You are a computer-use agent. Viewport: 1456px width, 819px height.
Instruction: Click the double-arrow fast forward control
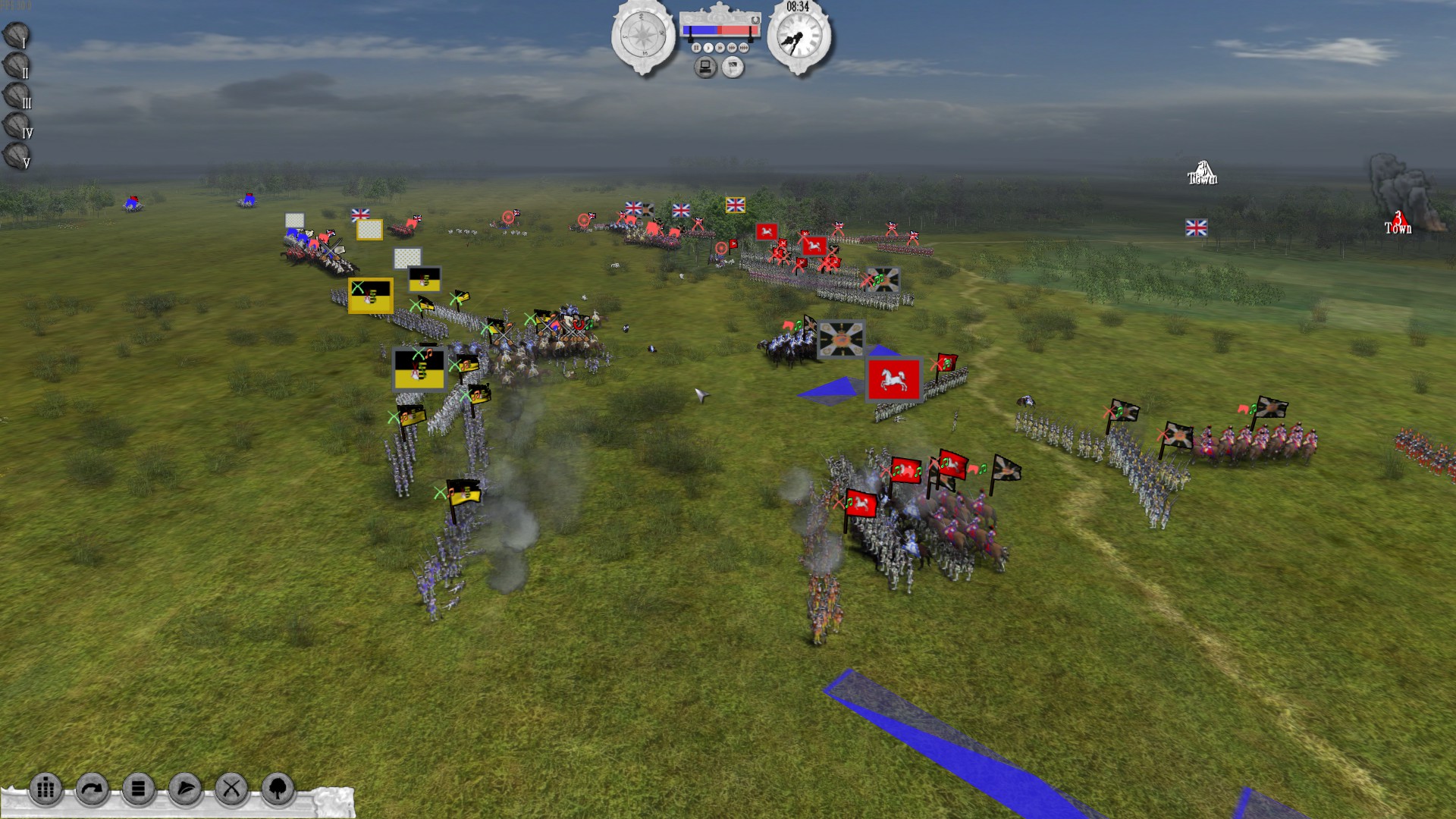coord(720,48)
